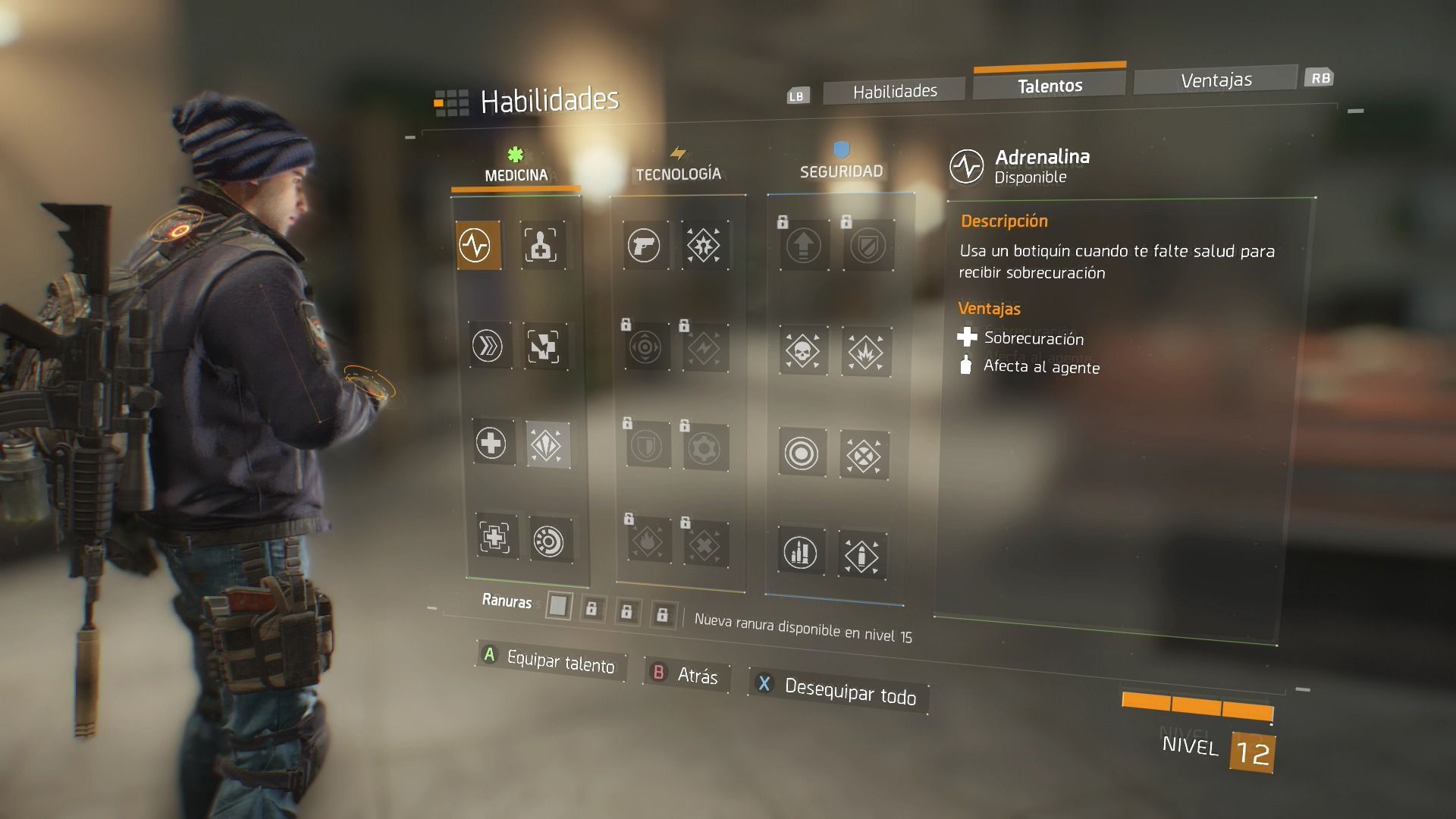Image resolution: width=1456 pixels, height=819 pixels.
Task: Select the concentric rings target talent
Action: (x=802, y=453)
